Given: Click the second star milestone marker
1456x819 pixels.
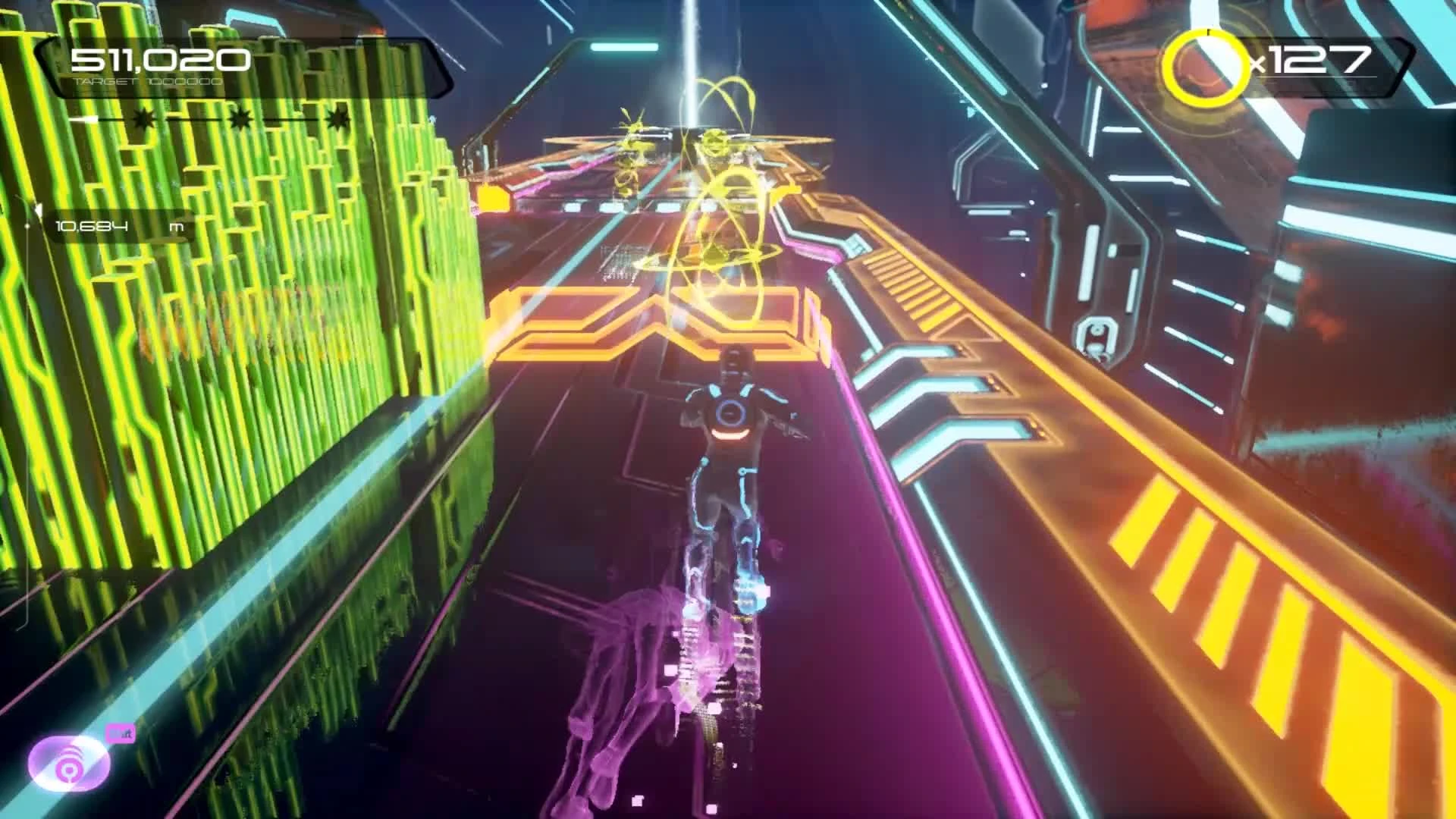Looking at the screenshot, I should pos(239,118).
